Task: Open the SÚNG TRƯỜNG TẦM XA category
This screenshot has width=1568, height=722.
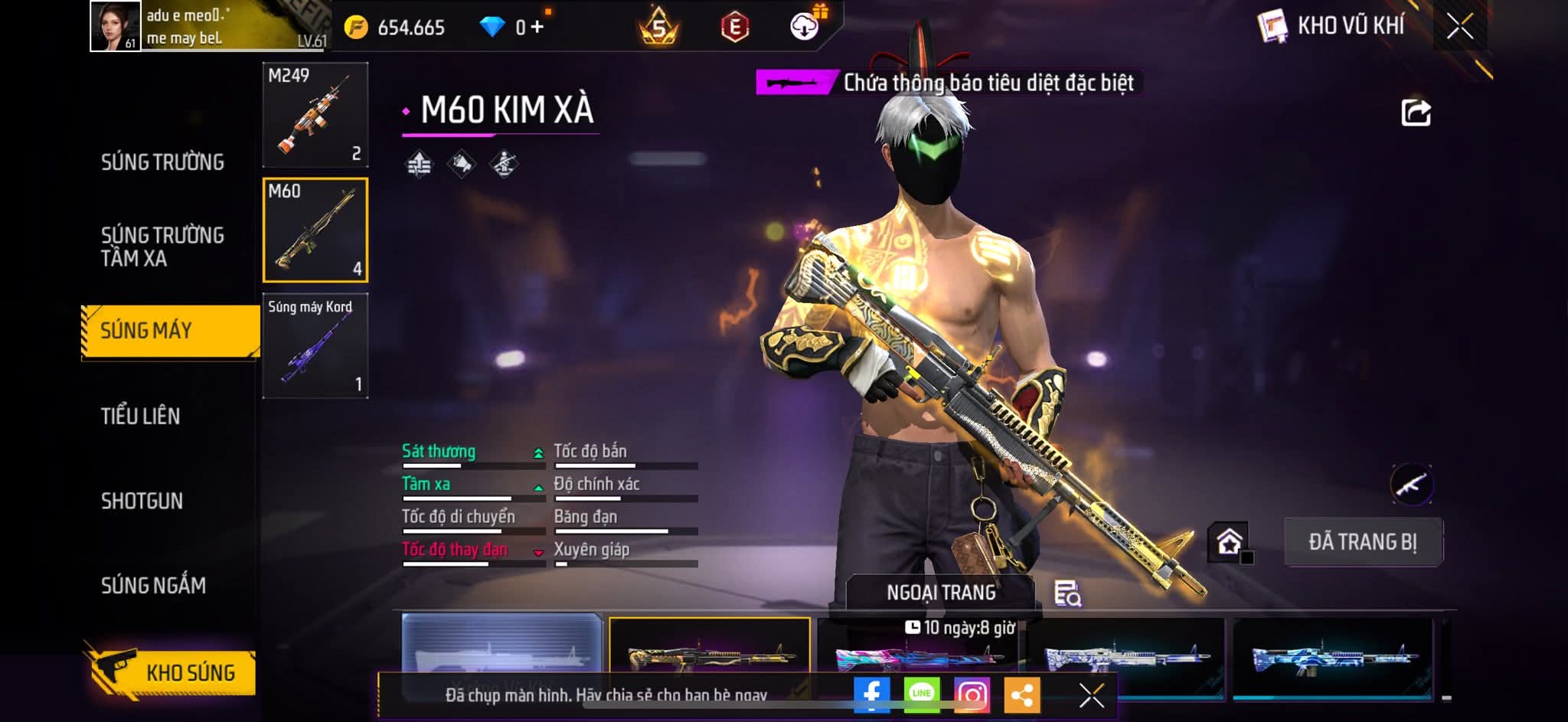Action: [x=162, y=247]
